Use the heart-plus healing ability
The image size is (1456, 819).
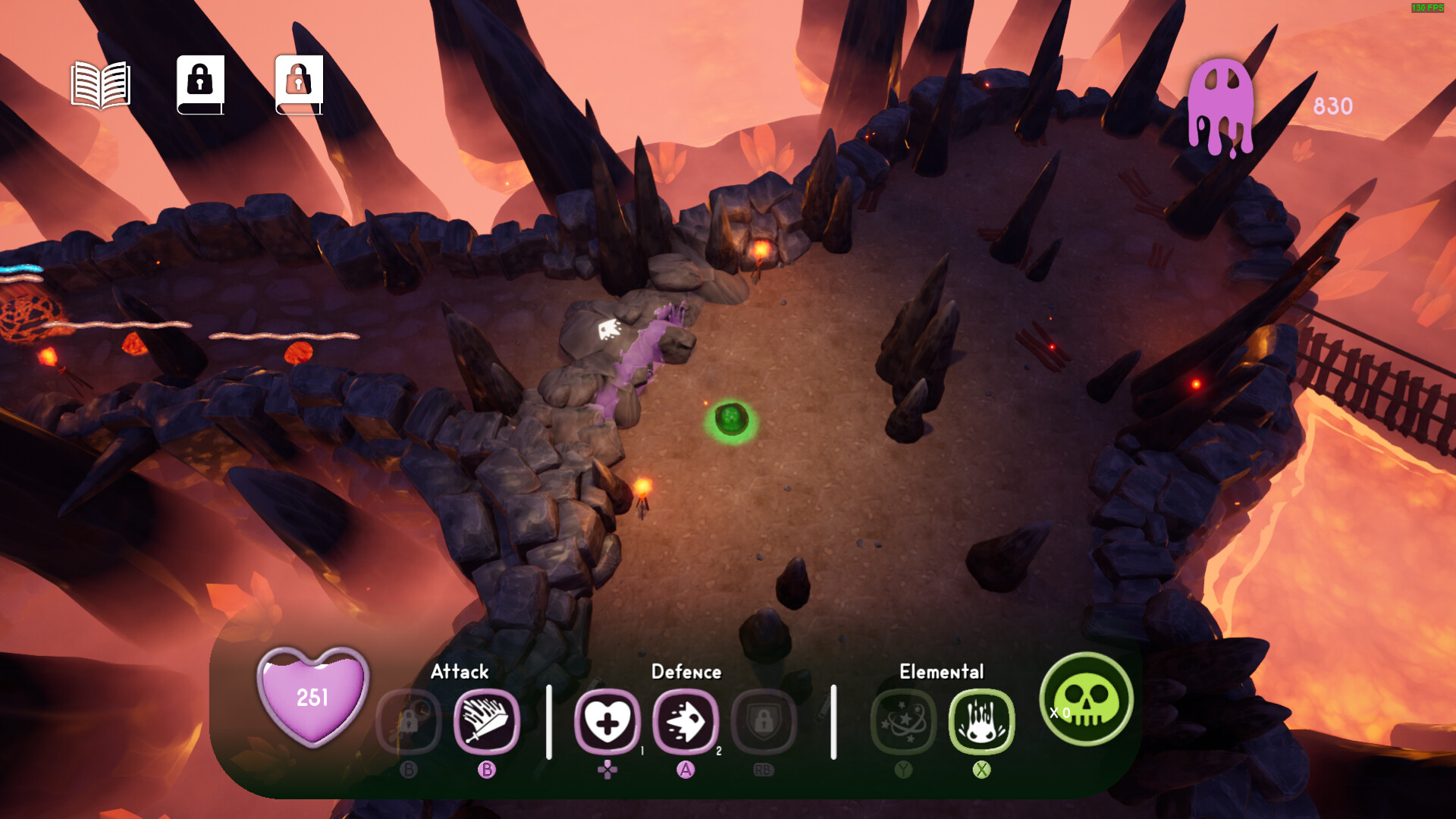point(607,721)
